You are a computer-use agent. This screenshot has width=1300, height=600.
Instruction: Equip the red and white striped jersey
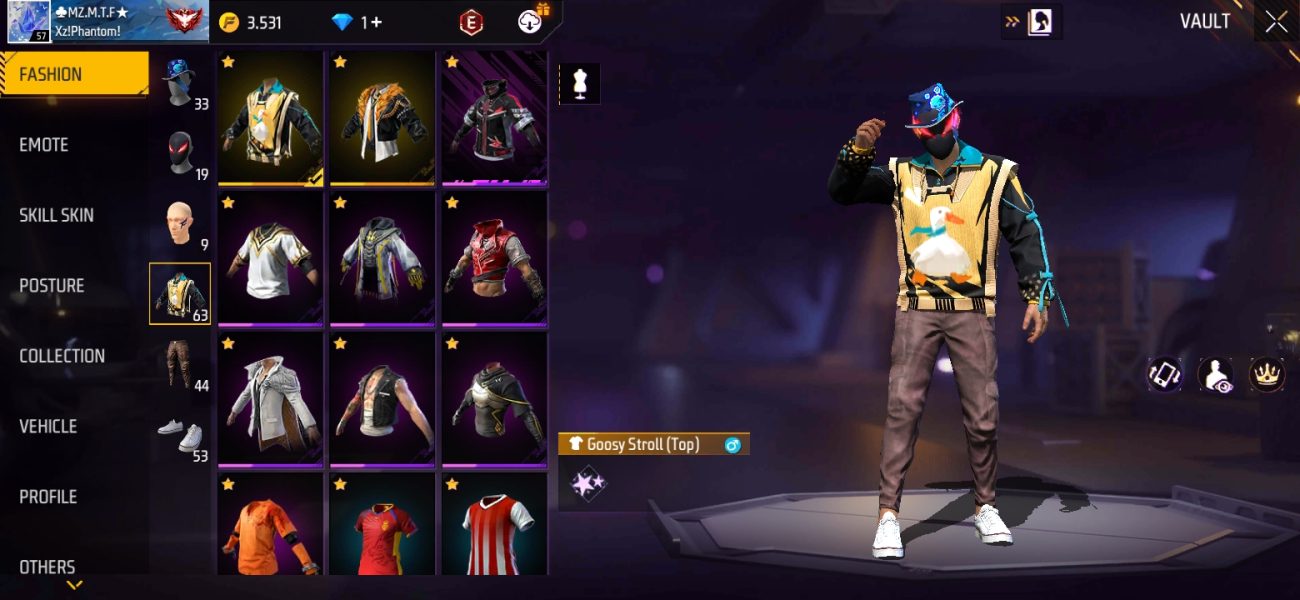pyautogui.click(x=494, y=527)
